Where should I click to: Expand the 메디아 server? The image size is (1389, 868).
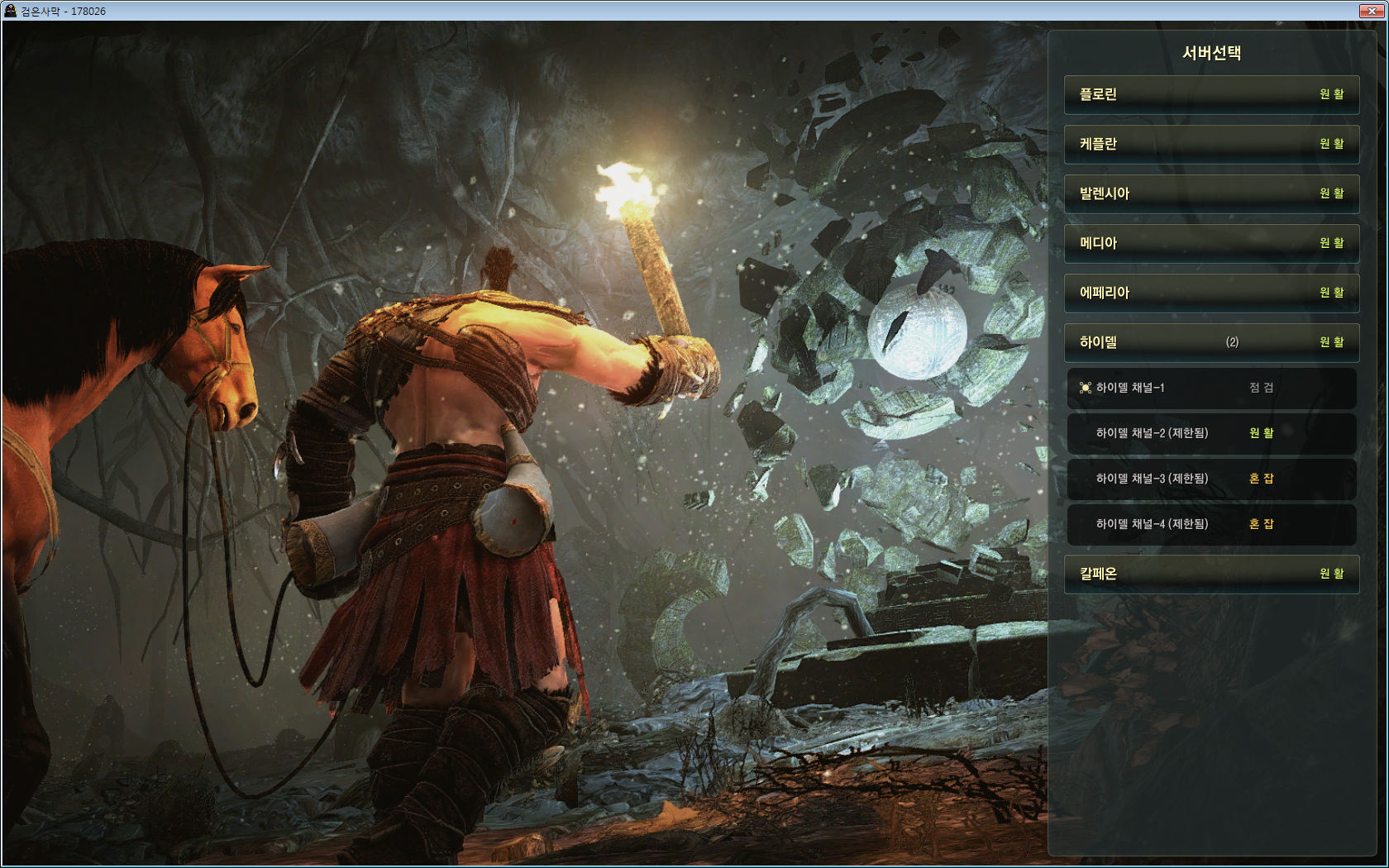pos(1211,244)
